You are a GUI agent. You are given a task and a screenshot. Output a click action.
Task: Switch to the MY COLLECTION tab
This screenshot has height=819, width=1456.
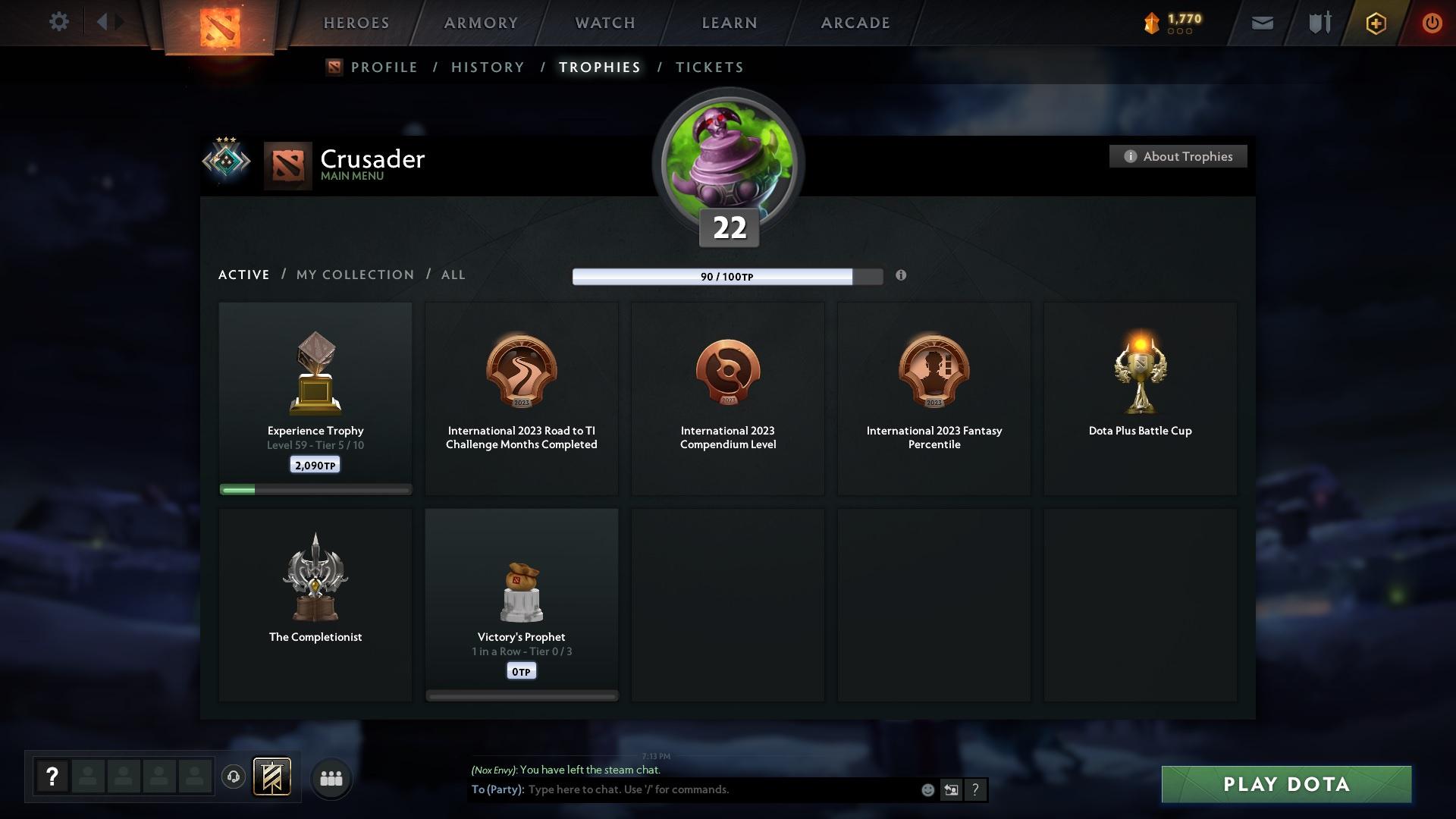[354, 275]
